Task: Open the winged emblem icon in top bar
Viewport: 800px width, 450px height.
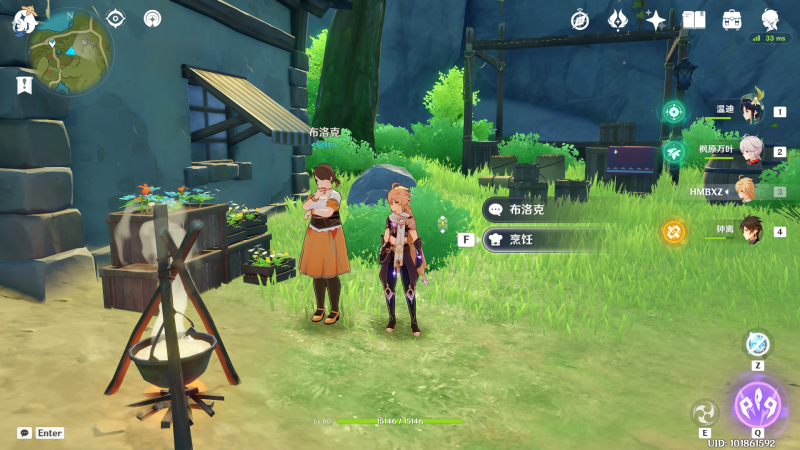Action: (x=618, y=20)
